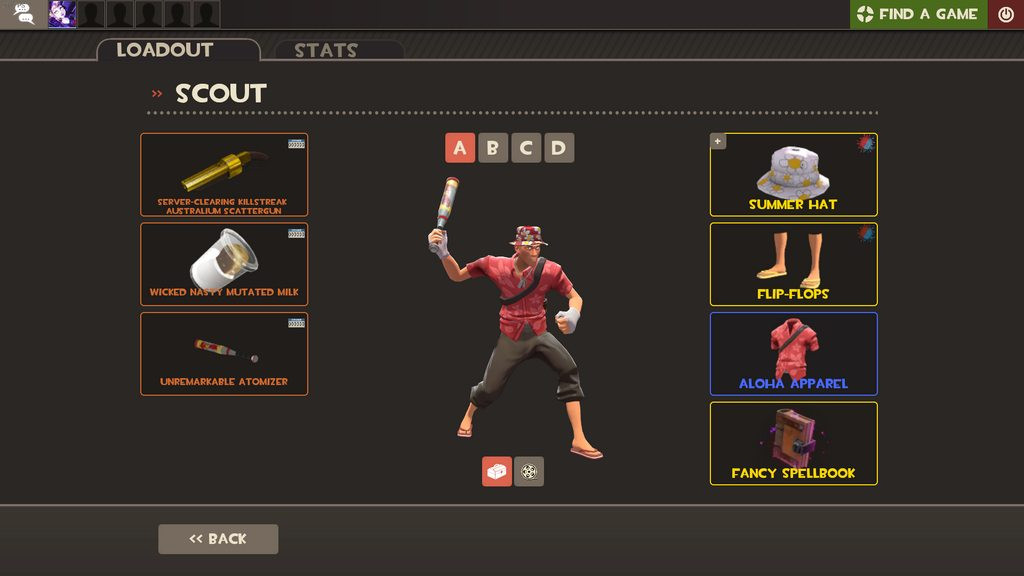This screenshot has height=576, width=1024.
Task: Activate loadout preset D
Action: click(x=559, y=148)
